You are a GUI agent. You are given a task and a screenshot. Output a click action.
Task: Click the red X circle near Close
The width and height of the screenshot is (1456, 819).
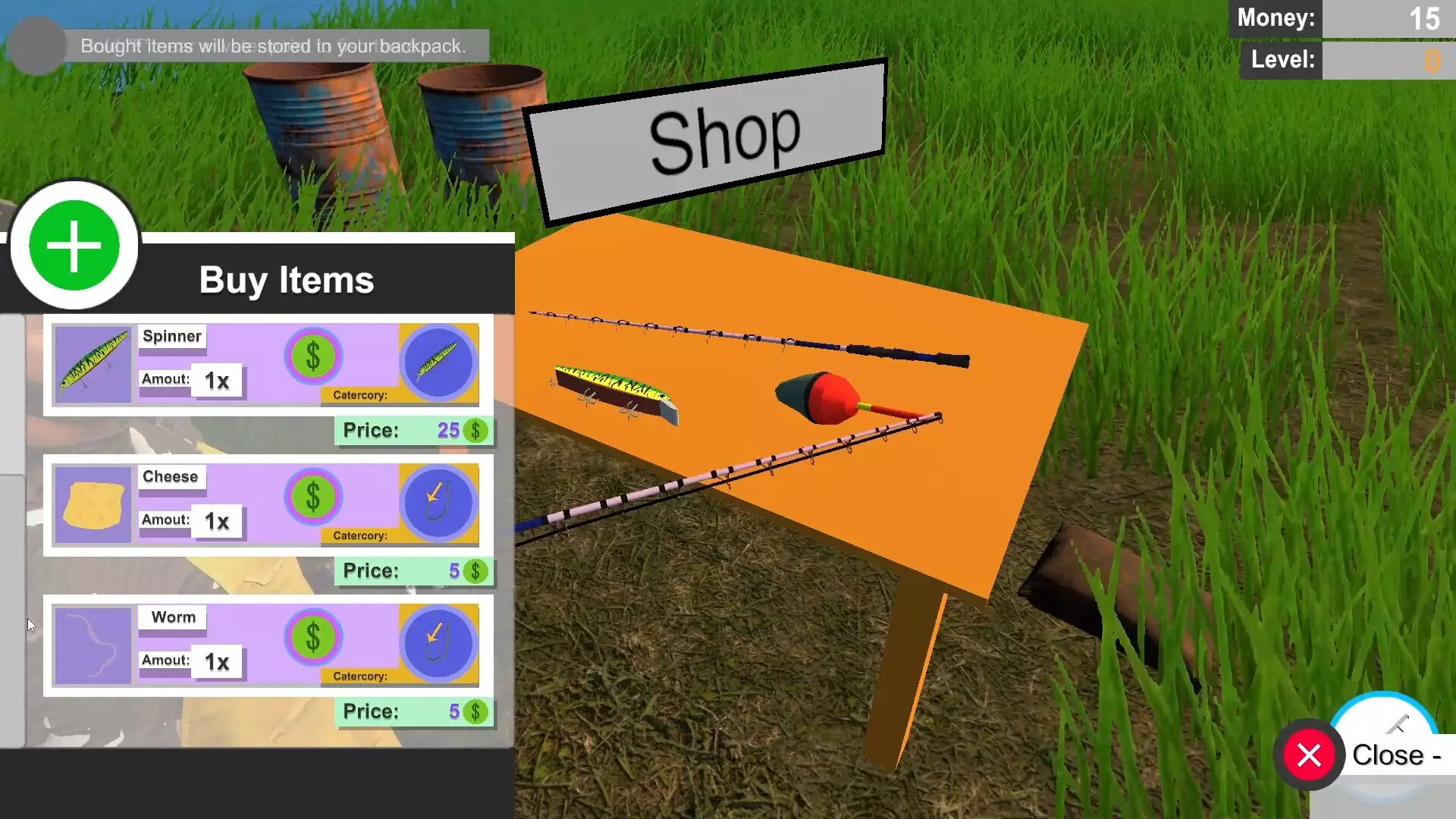[x=1310, y=754]
